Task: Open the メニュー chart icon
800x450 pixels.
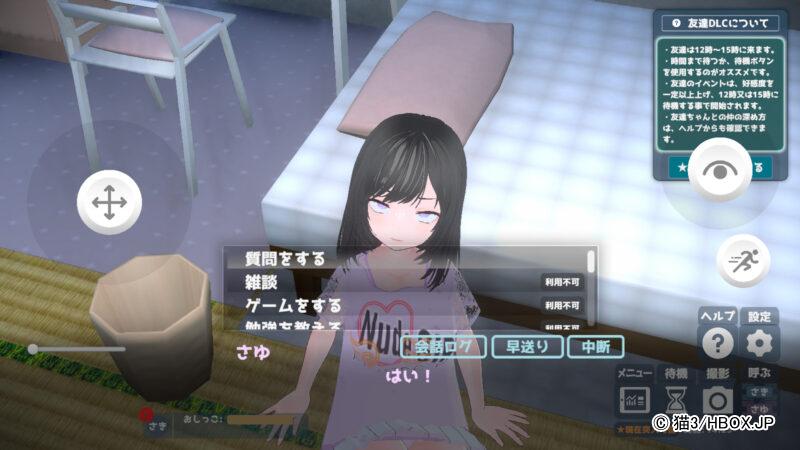Action: pos(634,400)
